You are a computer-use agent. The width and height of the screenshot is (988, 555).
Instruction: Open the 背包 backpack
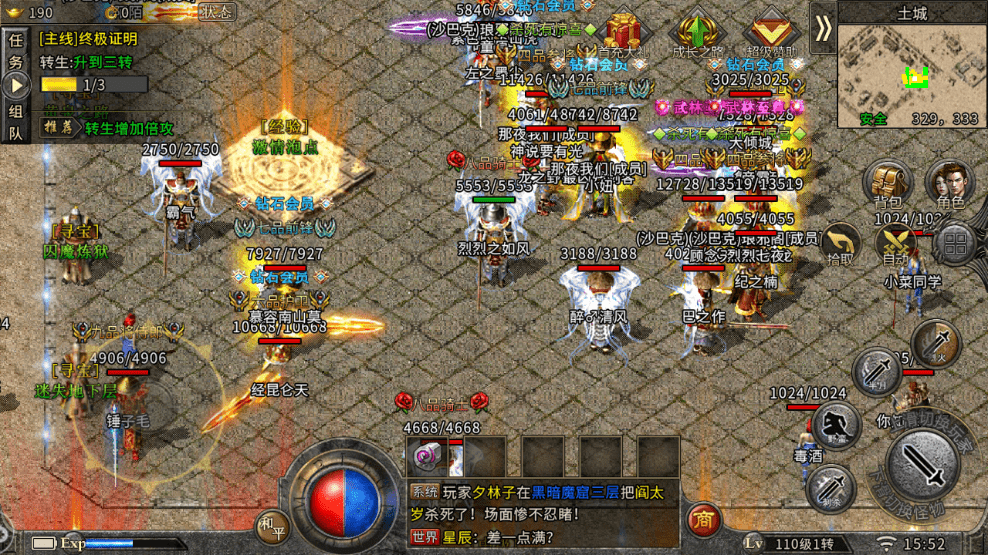coord(888,184)
